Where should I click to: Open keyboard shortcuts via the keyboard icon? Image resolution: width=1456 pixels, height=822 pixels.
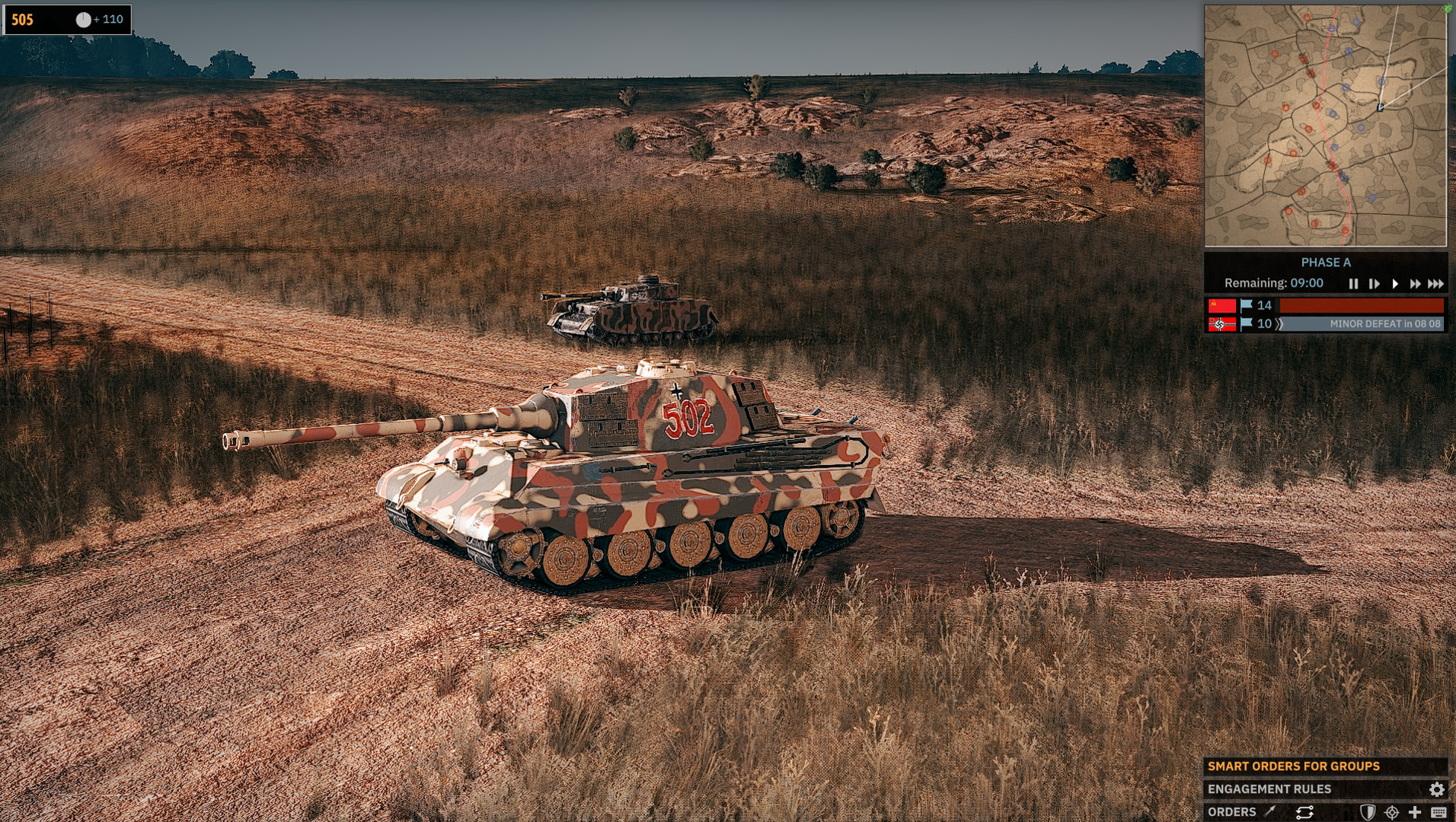tap(1440, 813)
